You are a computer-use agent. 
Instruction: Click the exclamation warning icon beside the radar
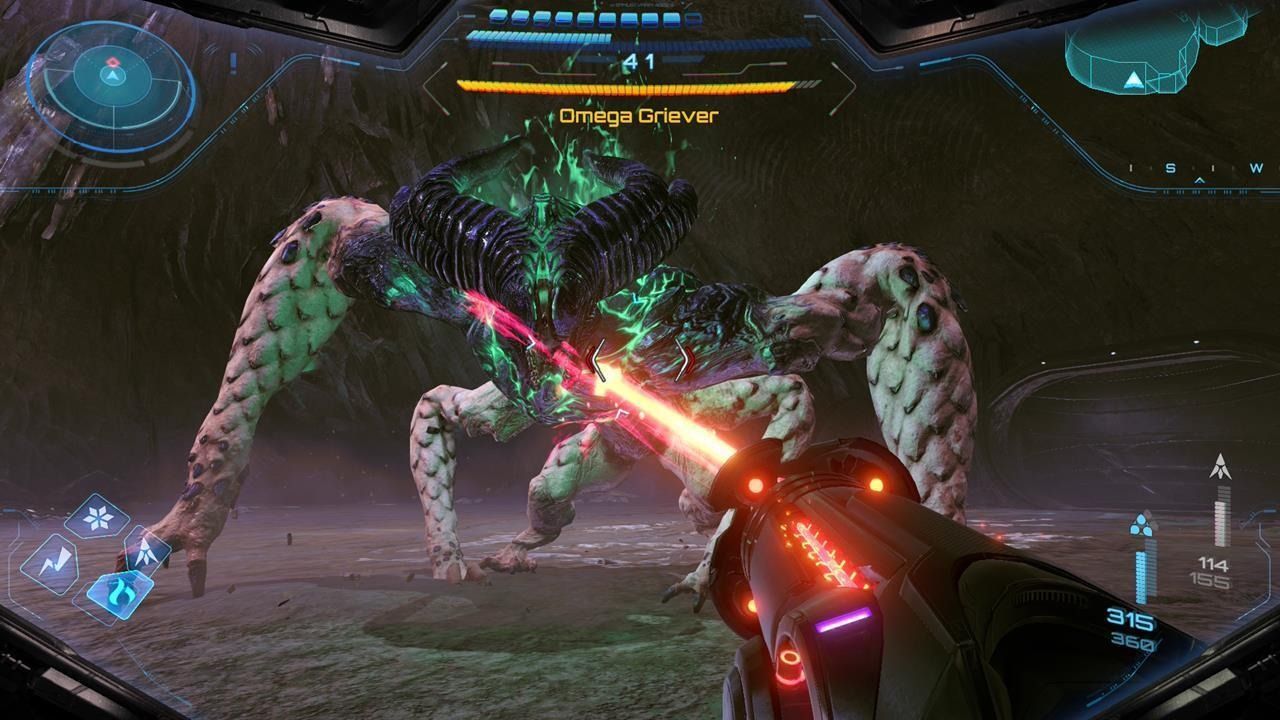pos(231,63)
